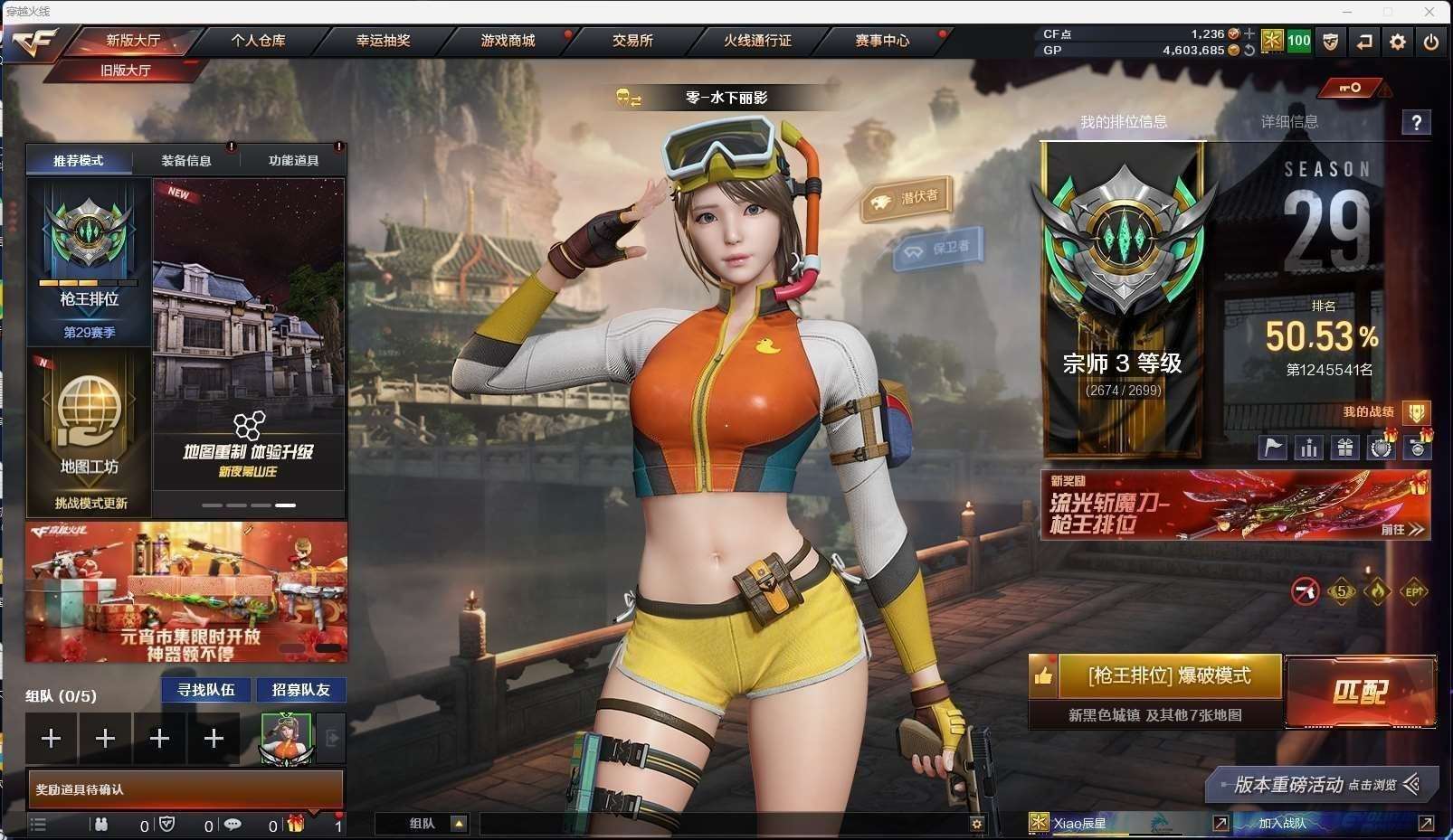Viewport: 1453px width, 840px height.
Task: Switch to the 装备信息 tab
Action: click(186, 161)
